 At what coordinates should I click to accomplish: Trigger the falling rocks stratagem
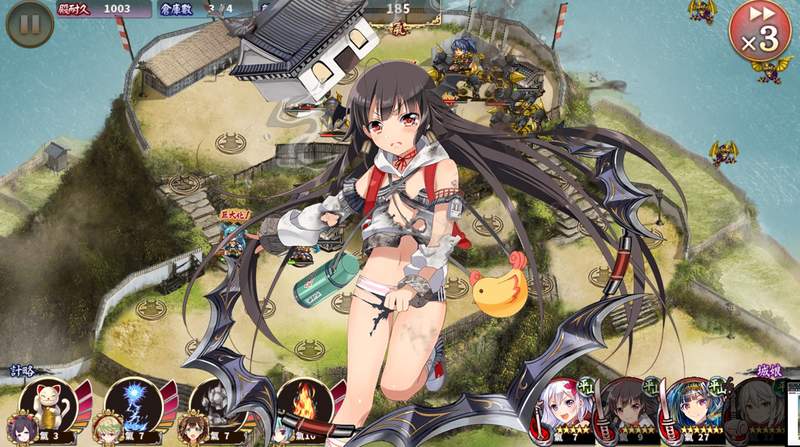[213, 403]
